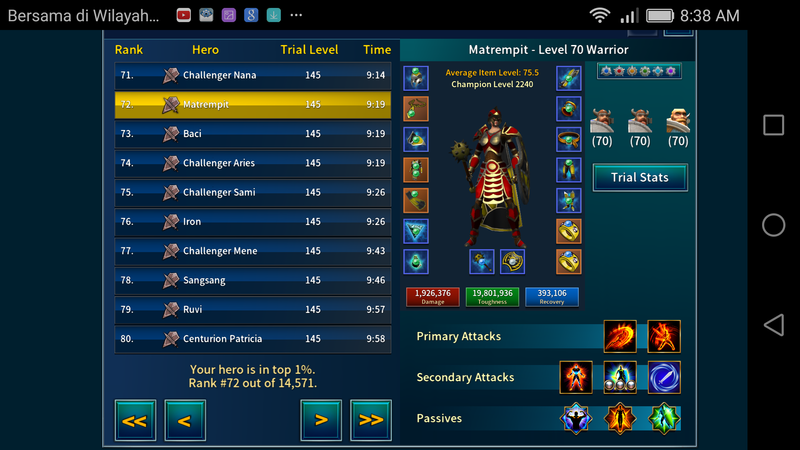Show the next leaderboard page
The height and width of the screenshot is (450, 800).
pyautogui.click(x=321, y=420)
